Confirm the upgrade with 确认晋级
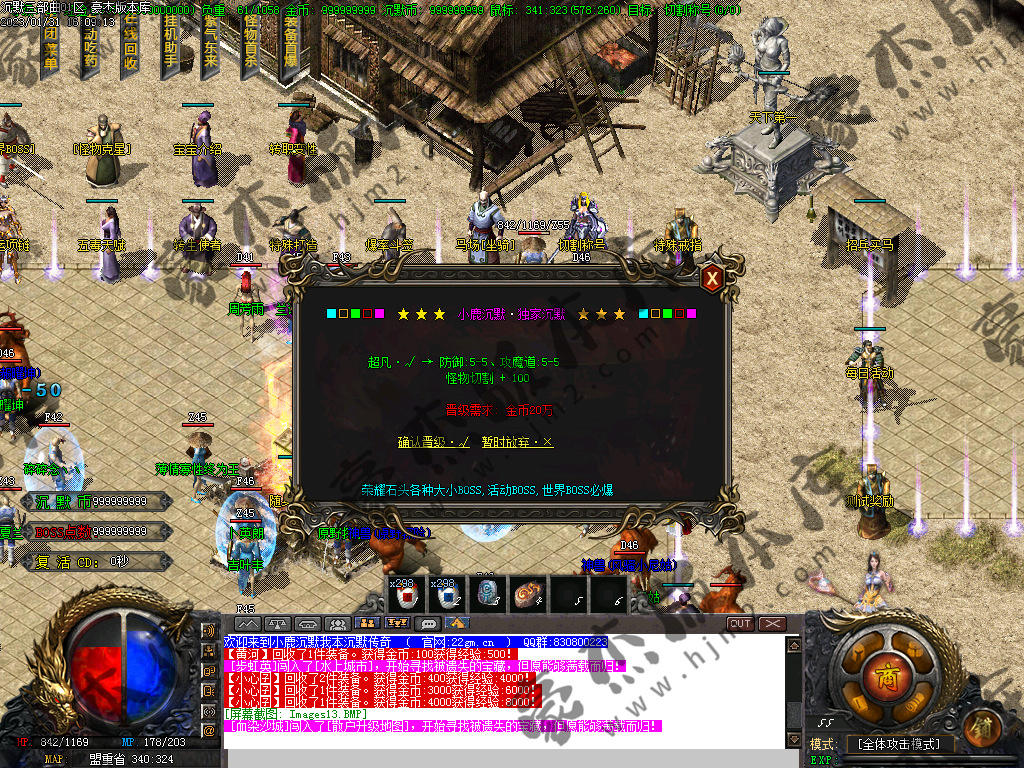The height and width of the screenshot is (768, 1024). click(x=433, y=442)
